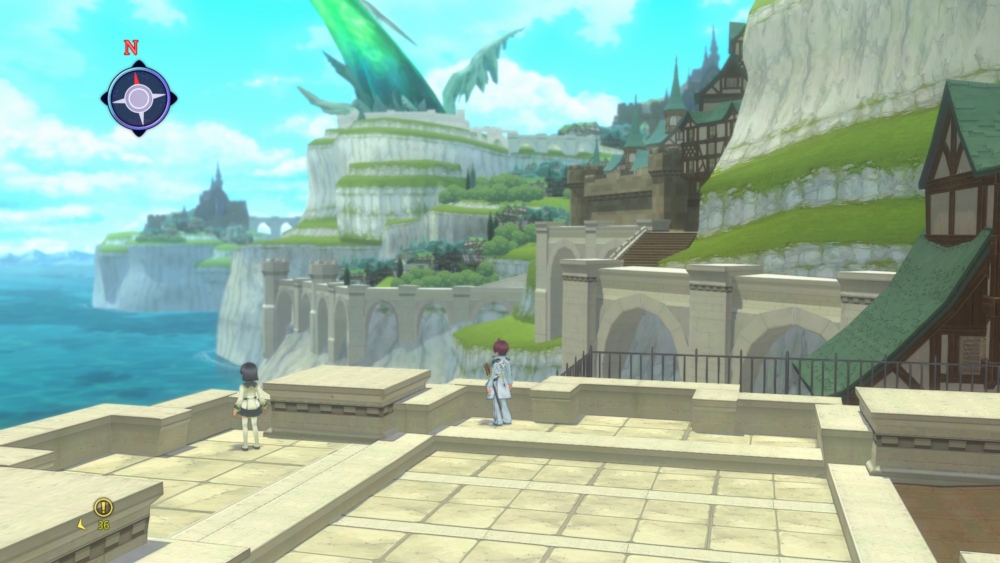
Task: Select the yellow exclamation quest marker
Action: click(103, 507)
